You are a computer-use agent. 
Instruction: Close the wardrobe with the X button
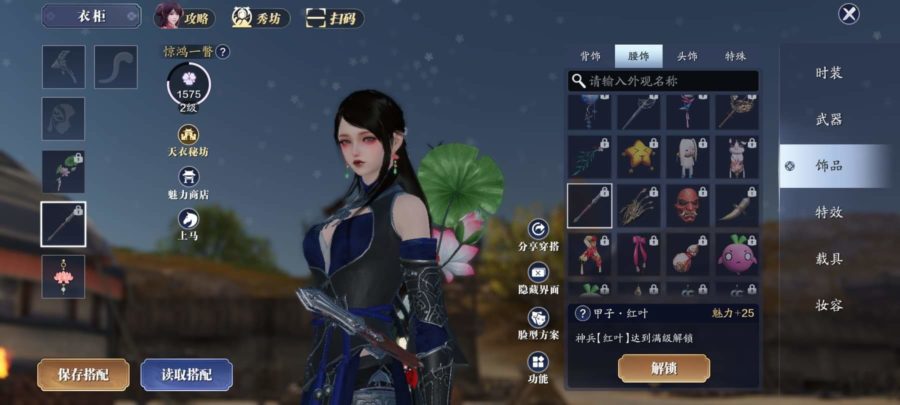[x=849, y=14]
